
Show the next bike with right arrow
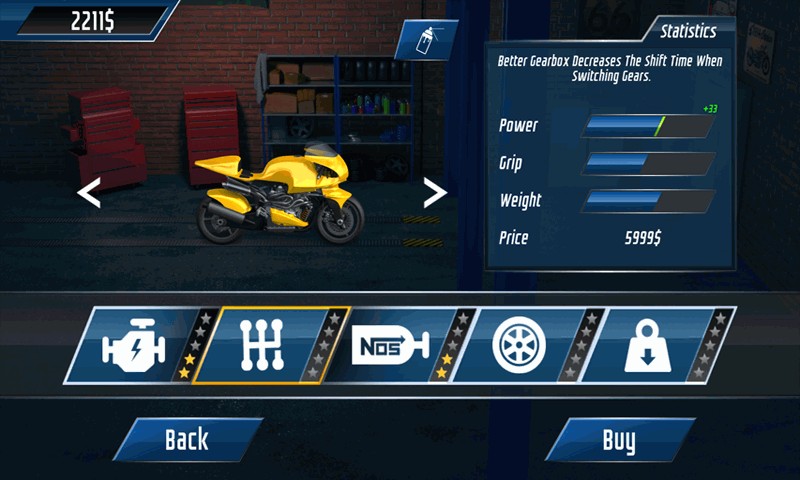435,193
